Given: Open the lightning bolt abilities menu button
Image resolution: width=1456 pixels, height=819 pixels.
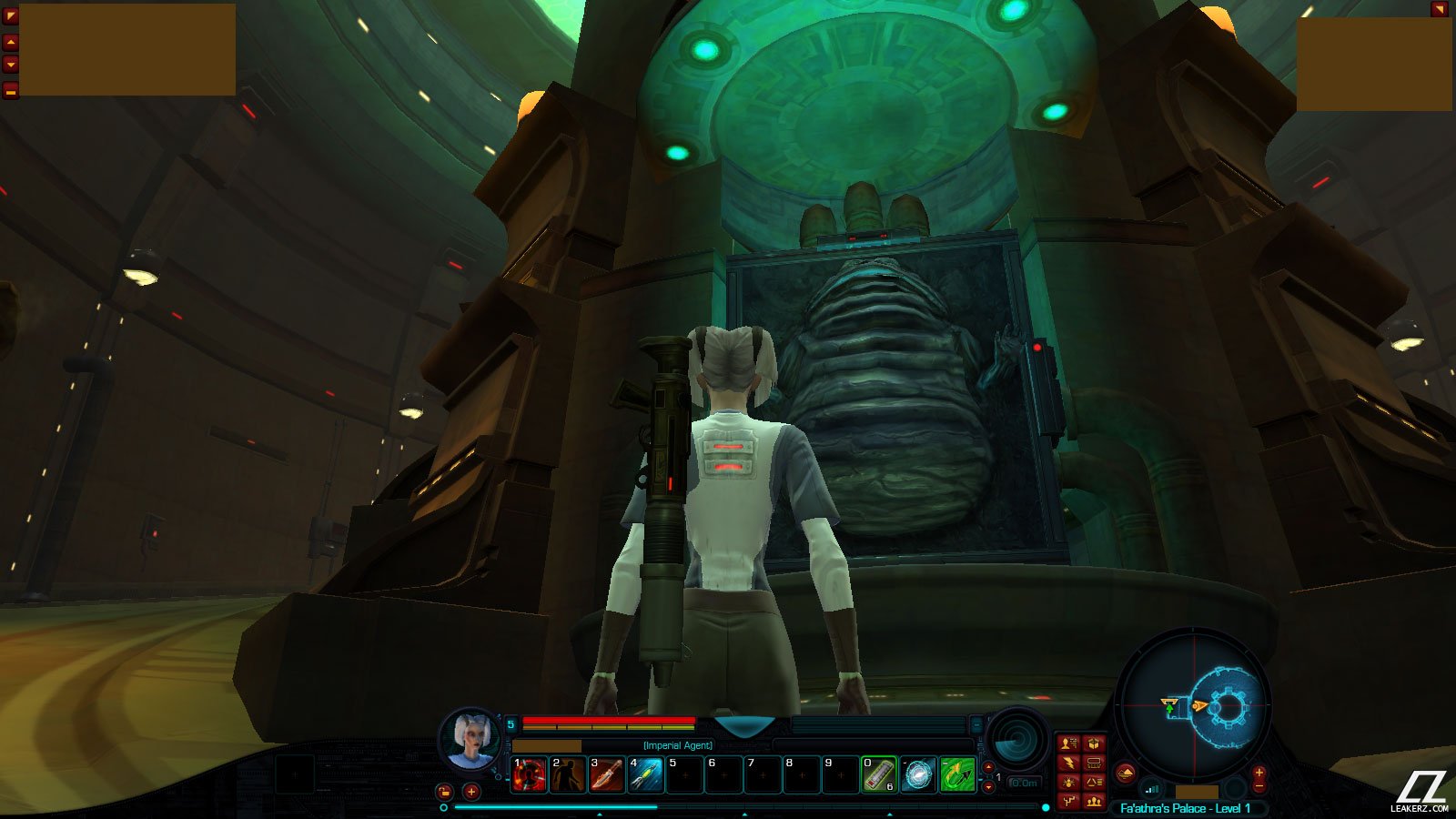Looking at the screenshot, I should pyautogui.click(x=1069, y=763).
